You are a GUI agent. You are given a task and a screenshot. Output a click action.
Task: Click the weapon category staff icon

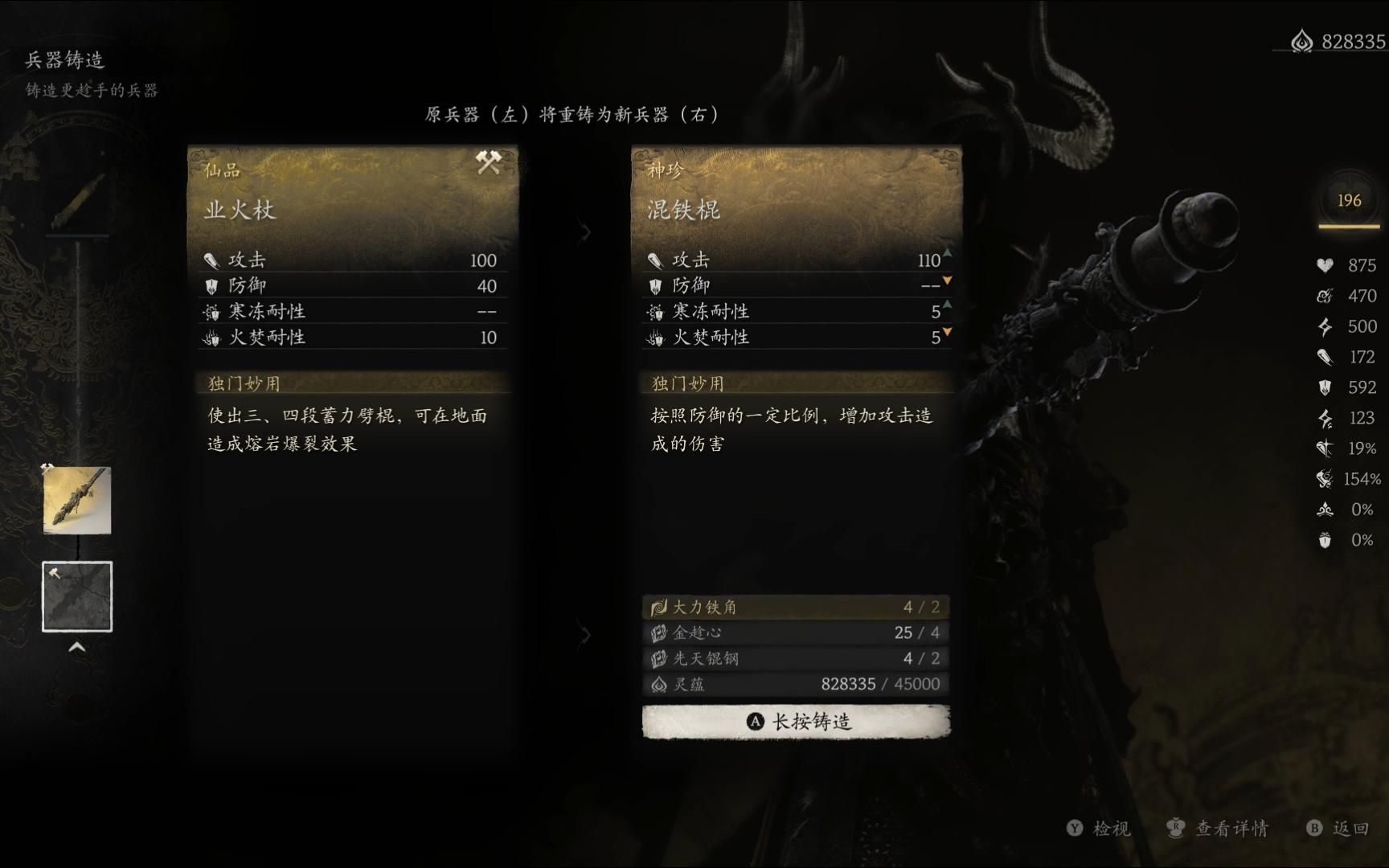[x=77, y=200]
